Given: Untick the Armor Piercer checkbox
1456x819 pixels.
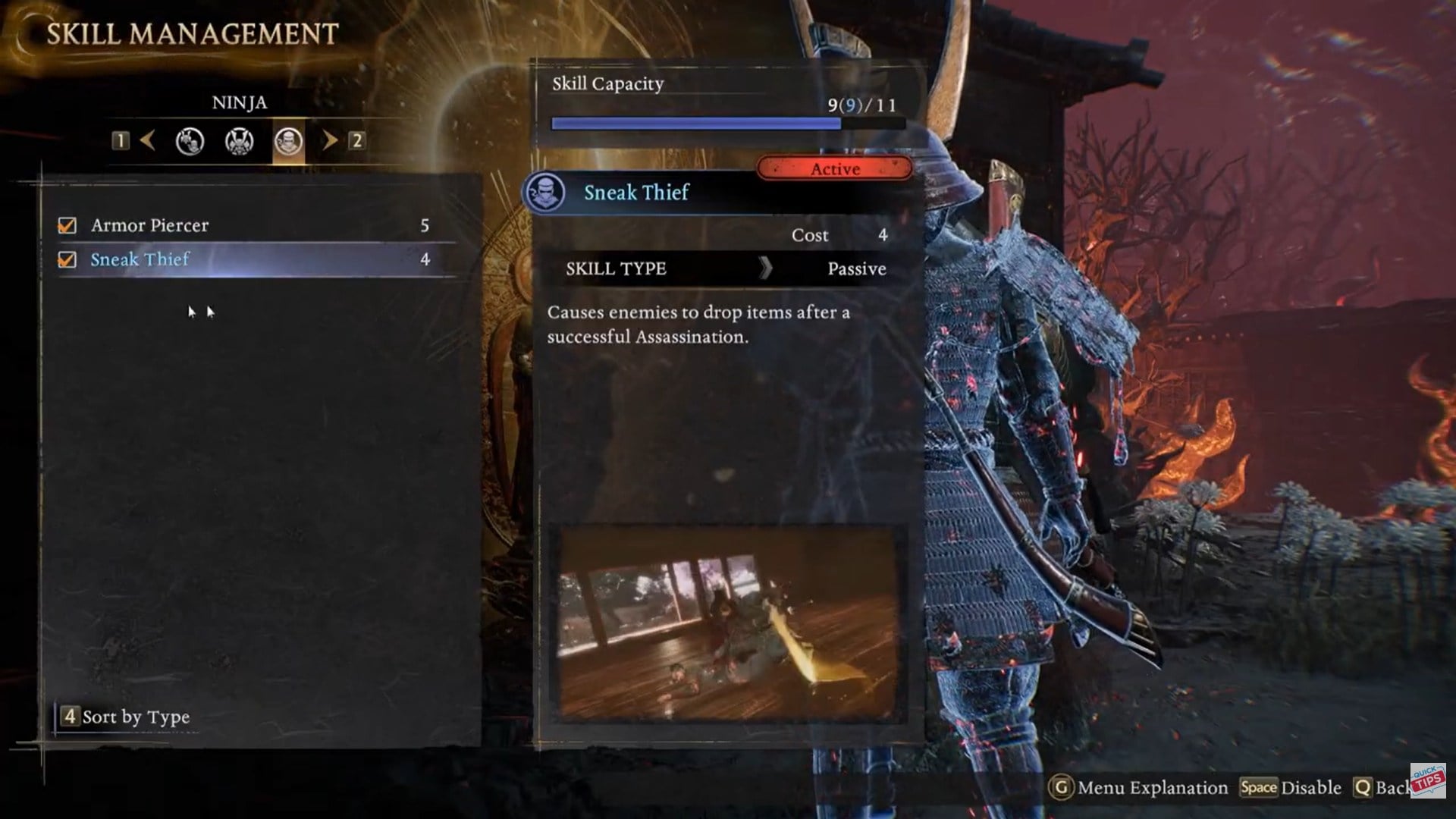Looking at the screenshot, I should pos(67,226).
